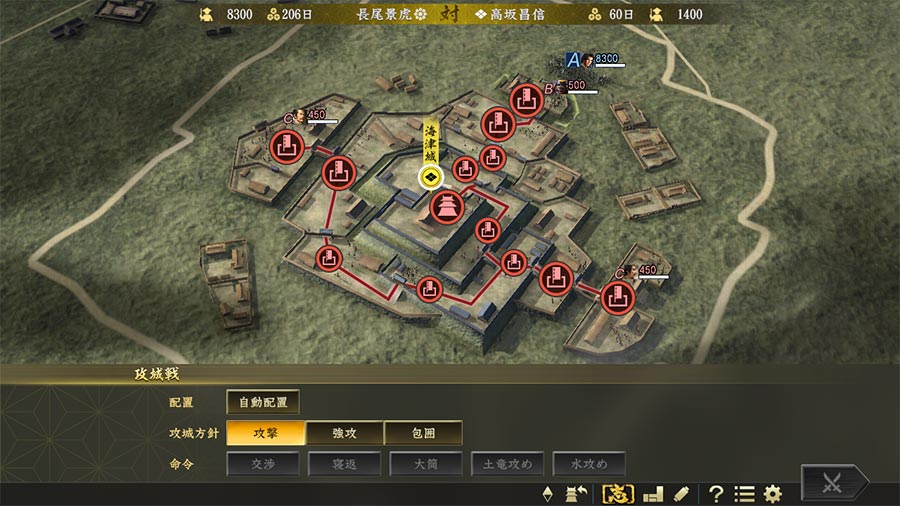
Task: Switch siege policy to 強攻
Action: coord(344,433)
